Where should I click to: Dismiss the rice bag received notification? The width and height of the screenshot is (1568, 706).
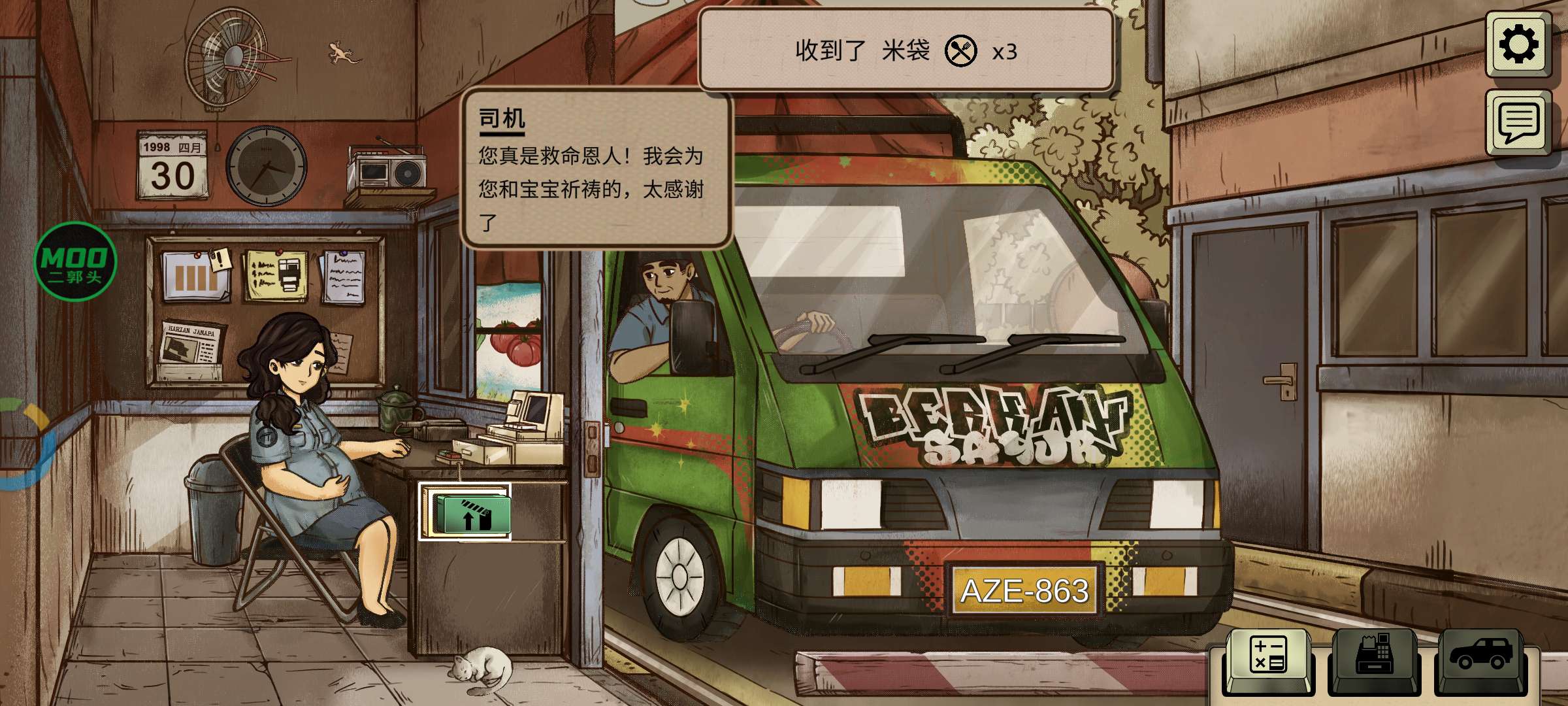point(906,51)
